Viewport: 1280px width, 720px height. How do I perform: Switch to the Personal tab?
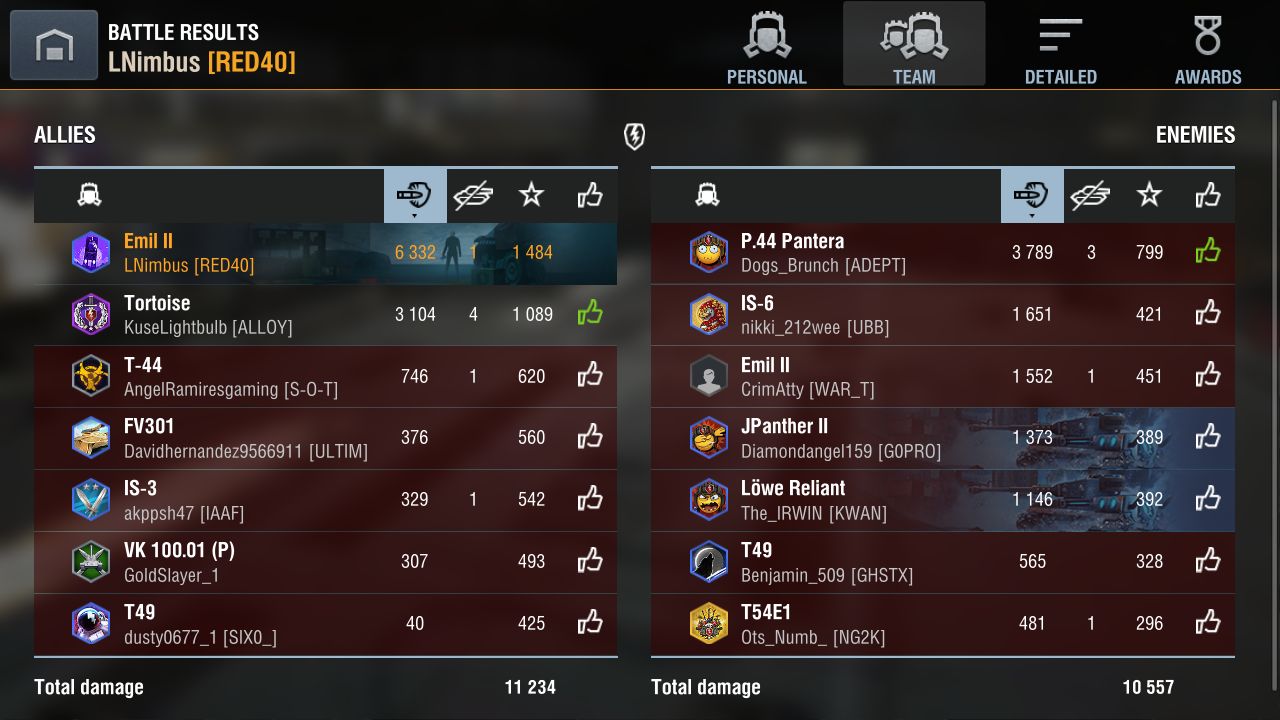[x=767, y=44]
